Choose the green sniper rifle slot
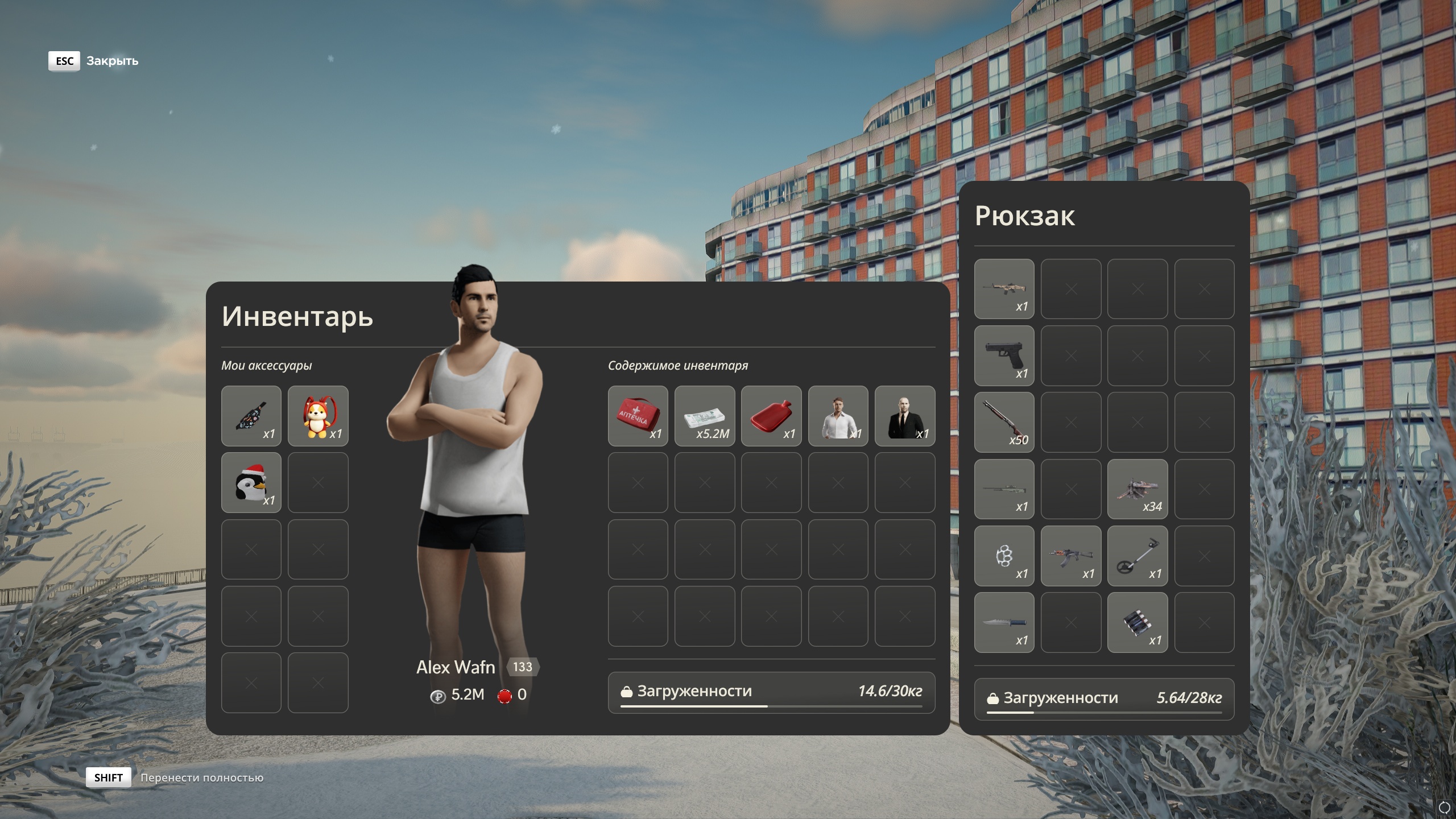The height and width of the screenshot is (819, 1456). (x=1004, y=489)
